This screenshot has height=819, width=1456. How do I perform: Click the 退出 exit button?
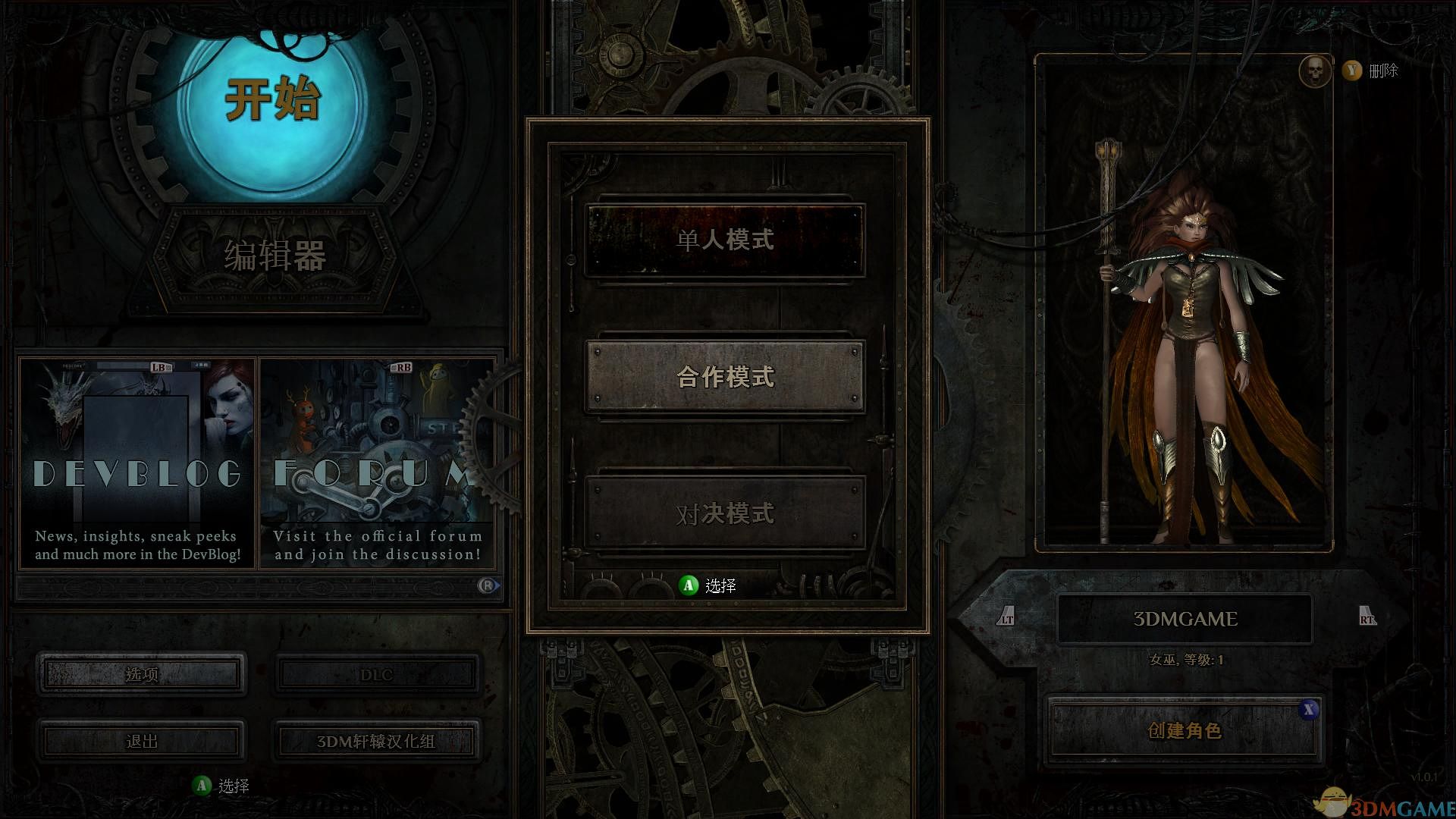point(141,742)
